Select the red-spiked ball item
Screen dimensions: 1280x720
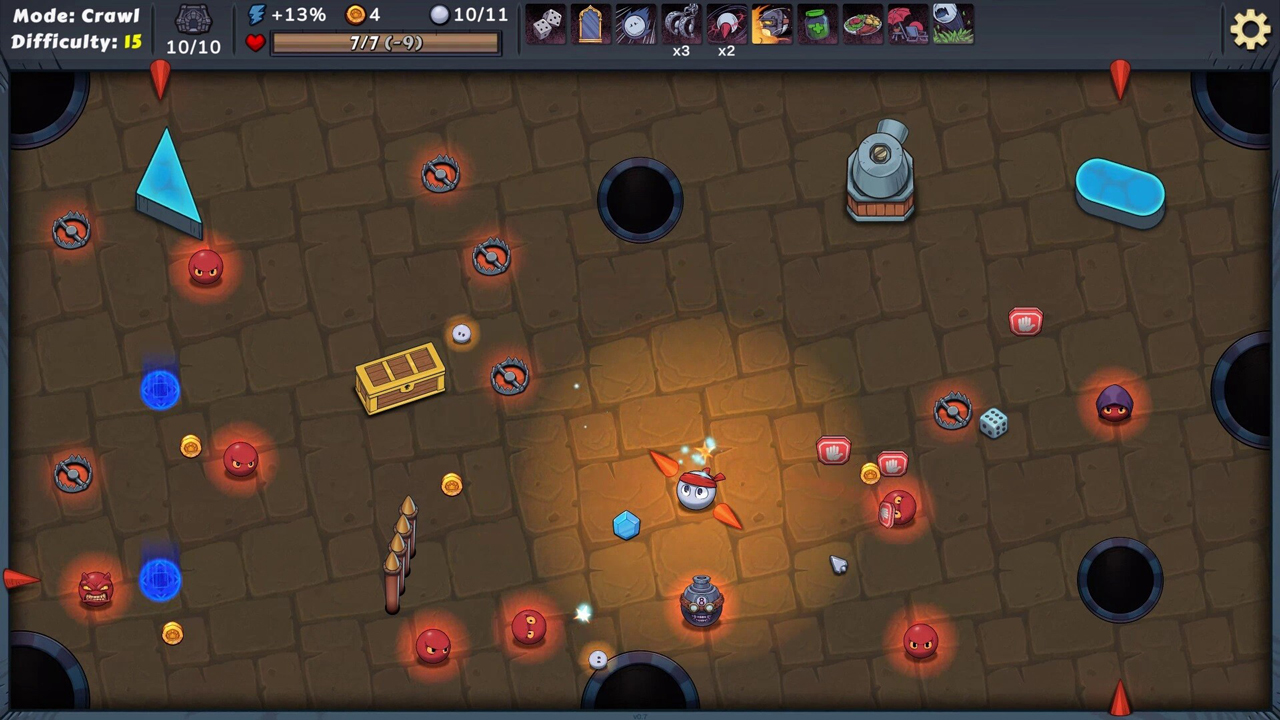[x=726, y=24]
